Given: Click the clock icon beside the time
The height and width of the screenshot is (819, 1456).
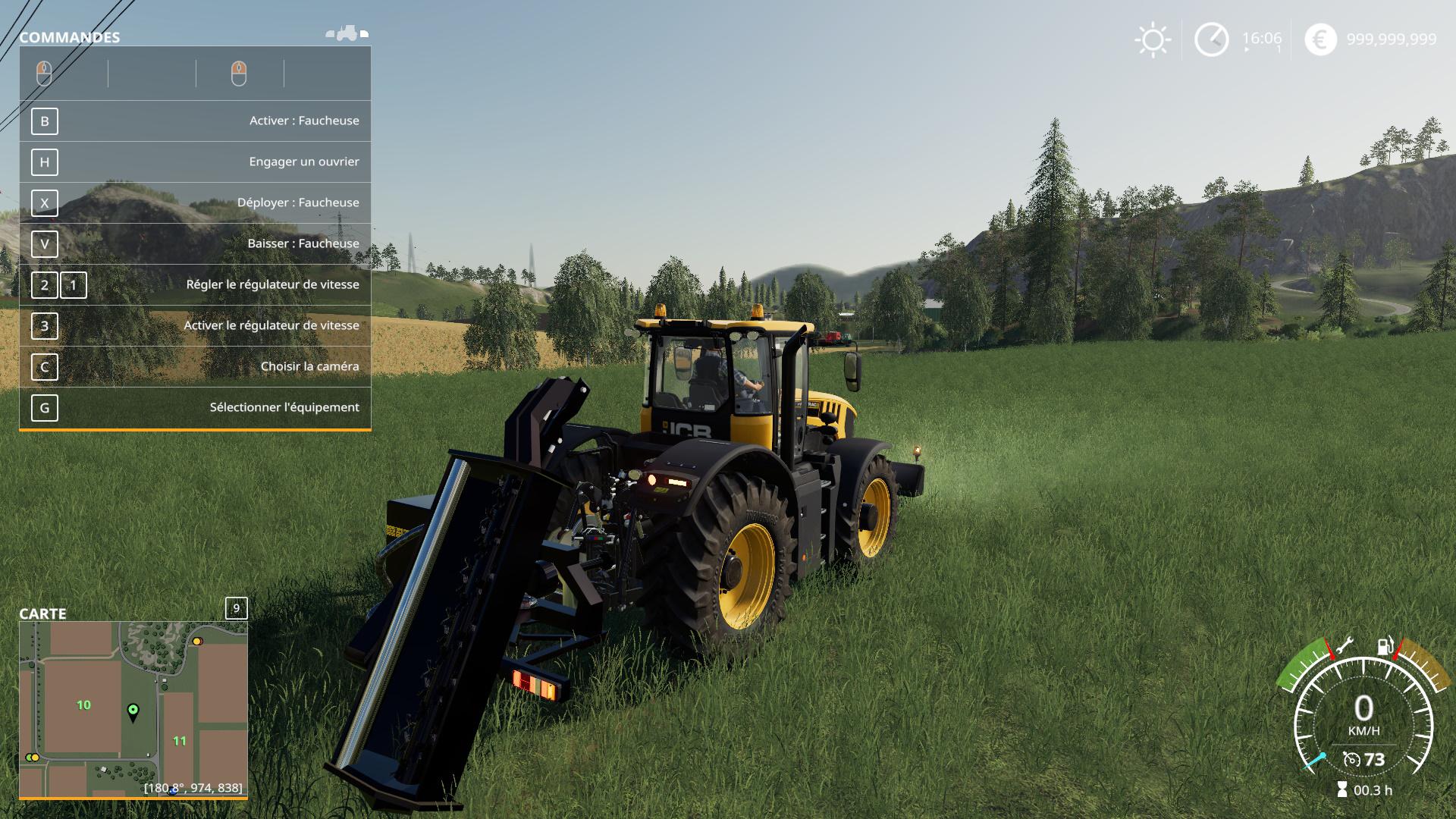Looking at the screenshot, I should (1211, 39).
